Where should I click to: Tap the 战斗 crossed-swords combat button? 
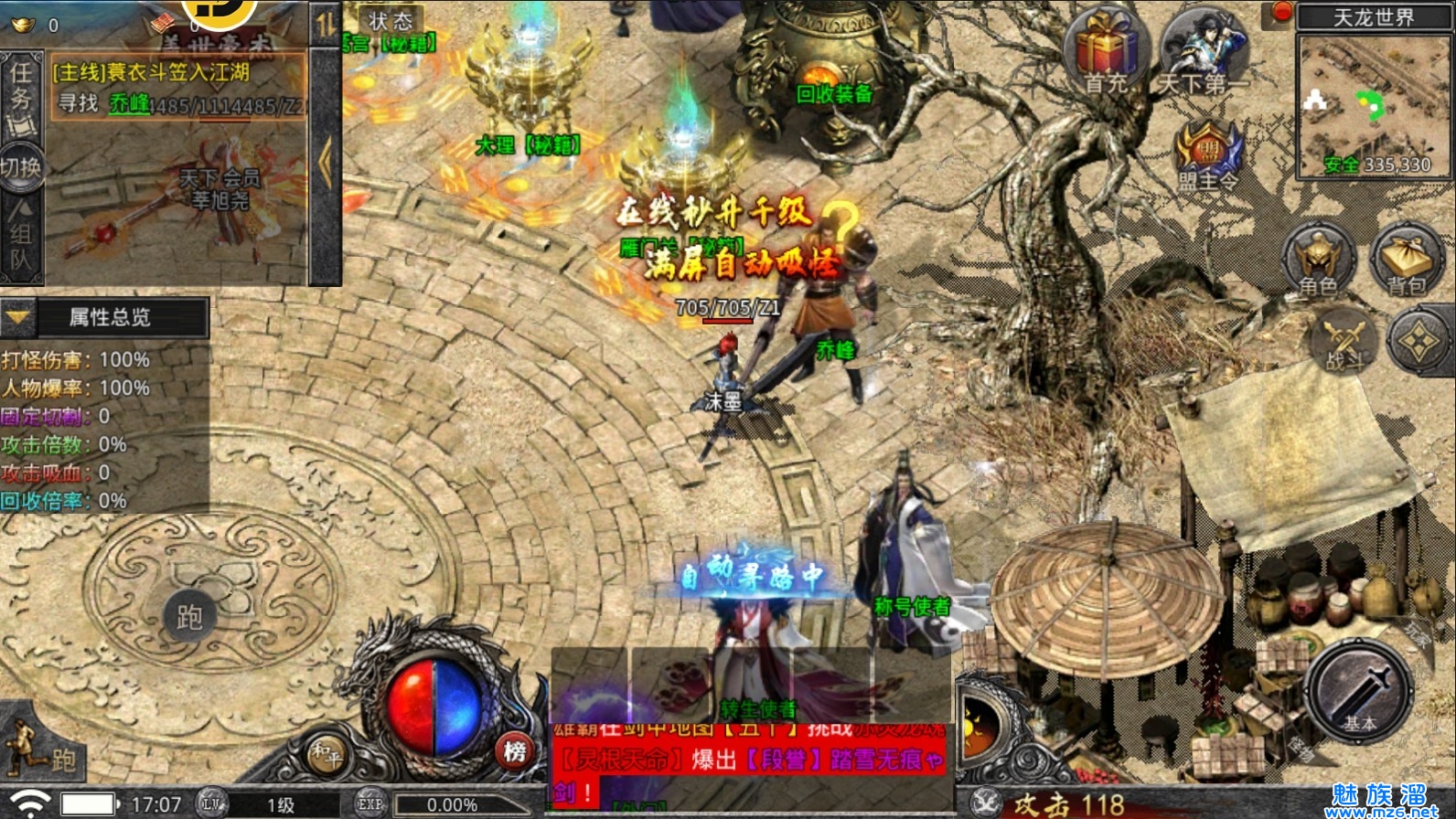[x=1344, y=341]
